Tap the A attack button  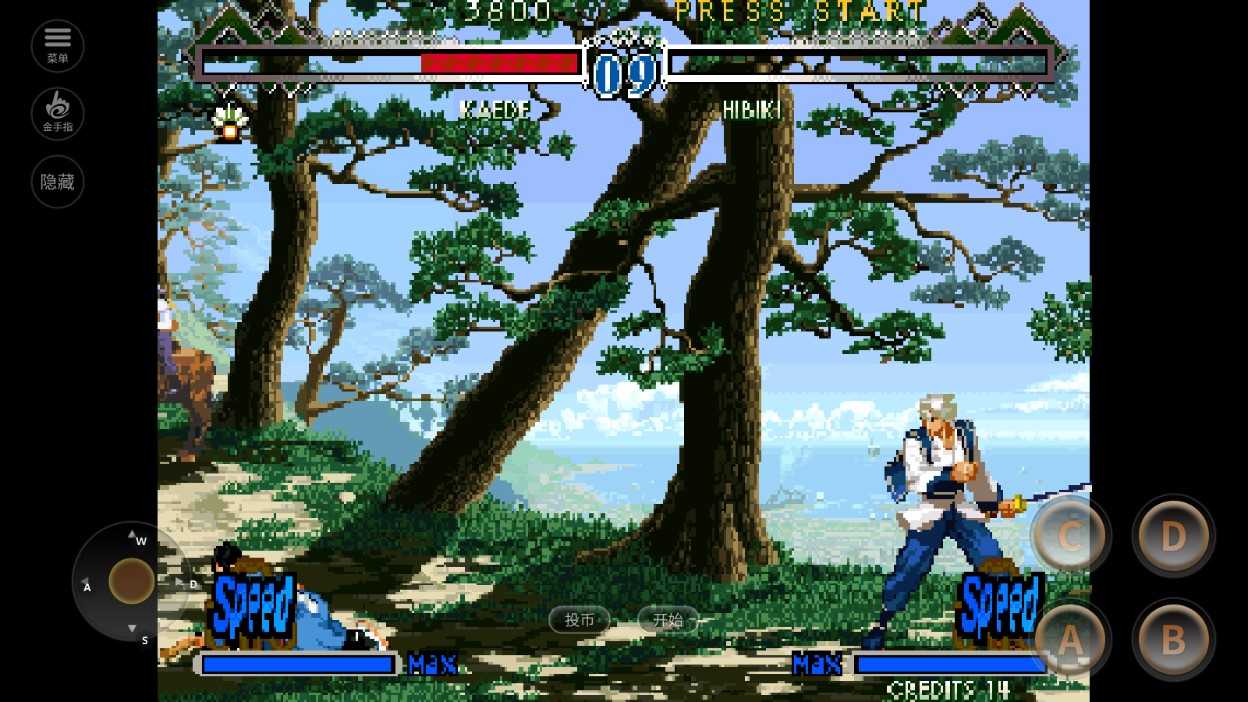[1070, 641]
